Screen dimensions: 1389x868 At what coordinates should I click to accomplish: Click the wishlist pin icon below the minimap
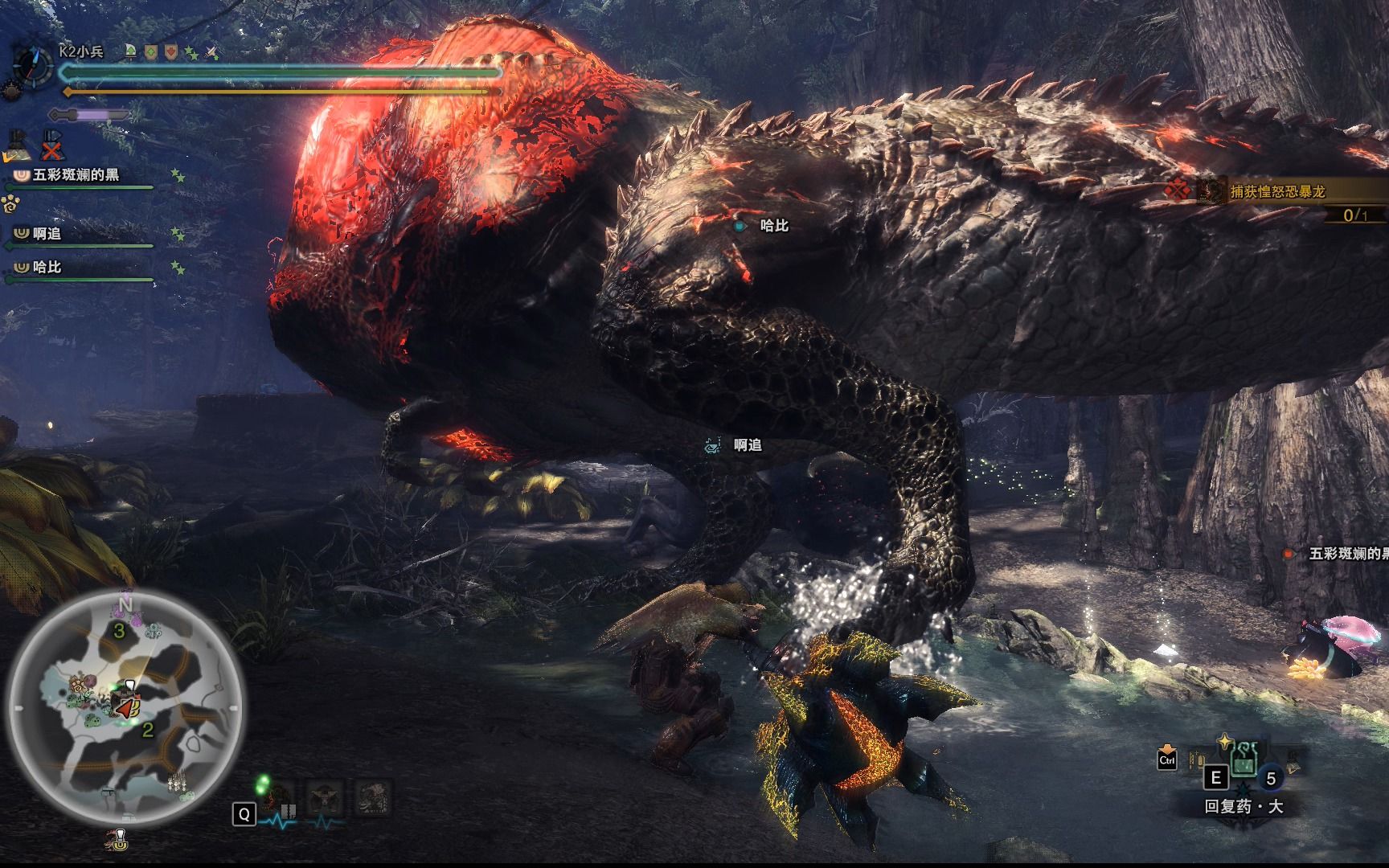pos(119,839)
